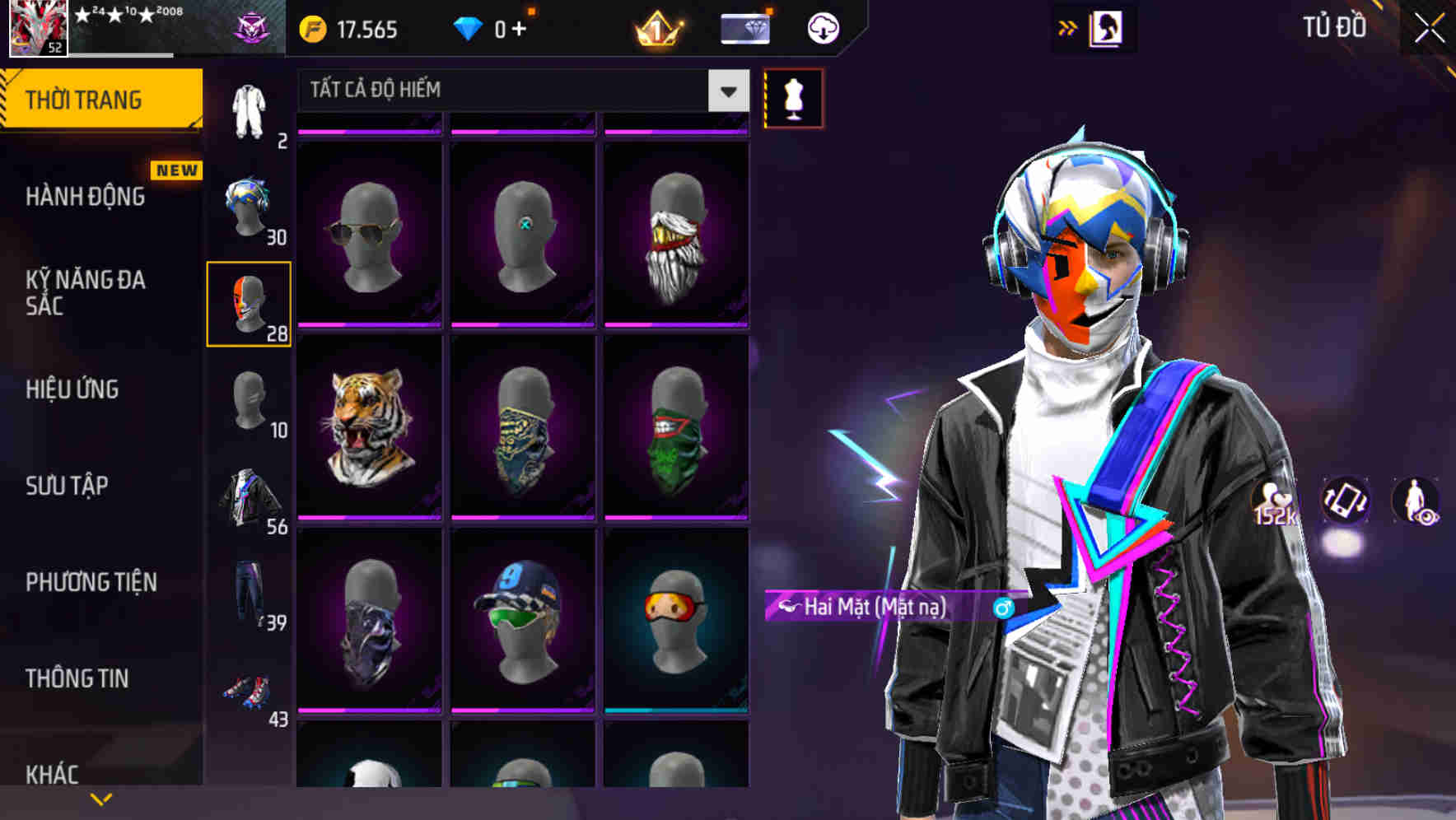Select the mask category icon in item column
1456x820 pixels.
[249, 305]
